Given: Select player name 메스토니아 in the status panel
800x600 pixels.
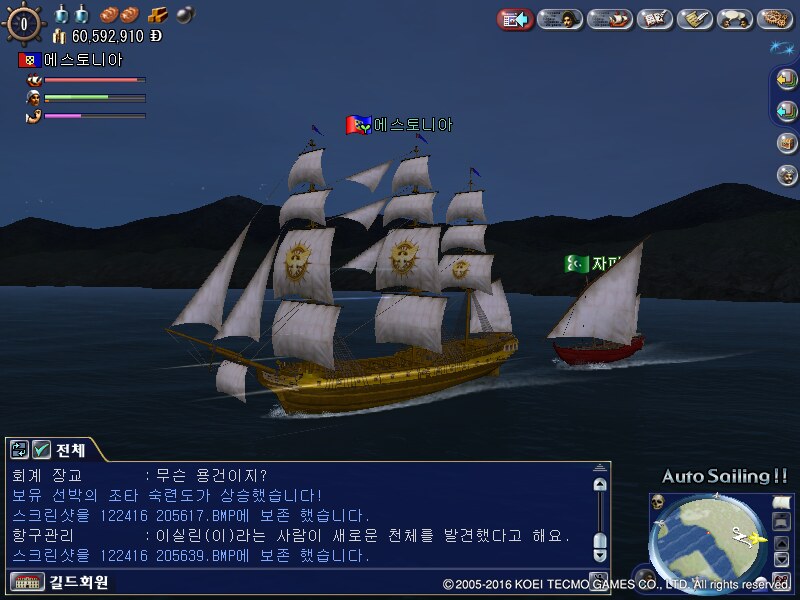Looking at the screenshot, I should tap(82, 60).
